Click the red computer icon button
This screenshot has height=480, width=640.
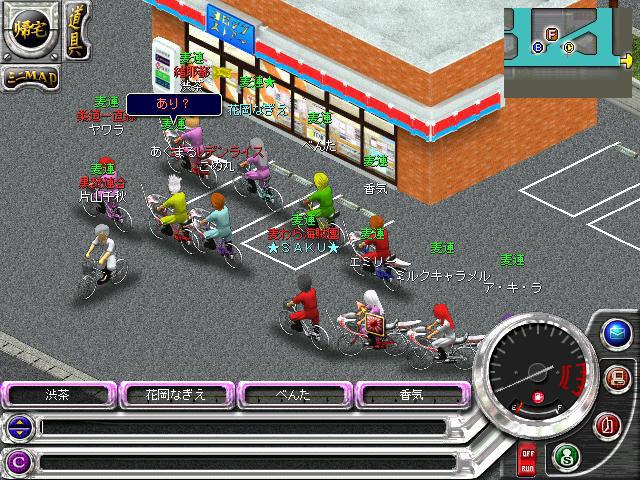tap(616, 378)
